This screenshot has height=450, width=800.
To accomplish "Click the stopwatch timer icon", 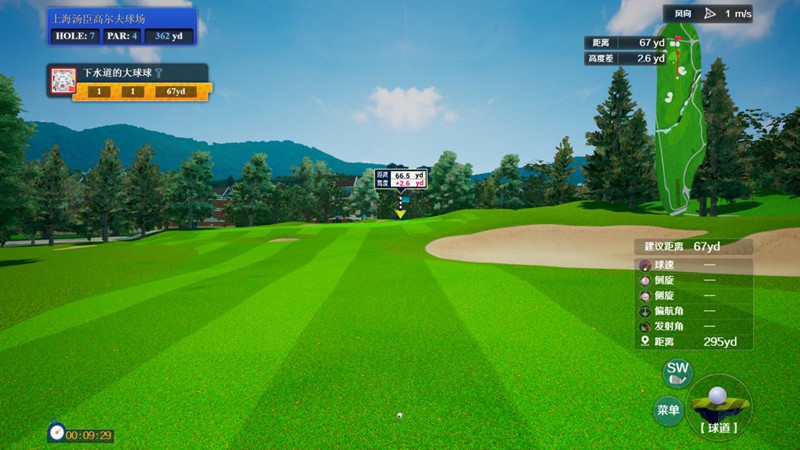I will [x=56, y=432].
